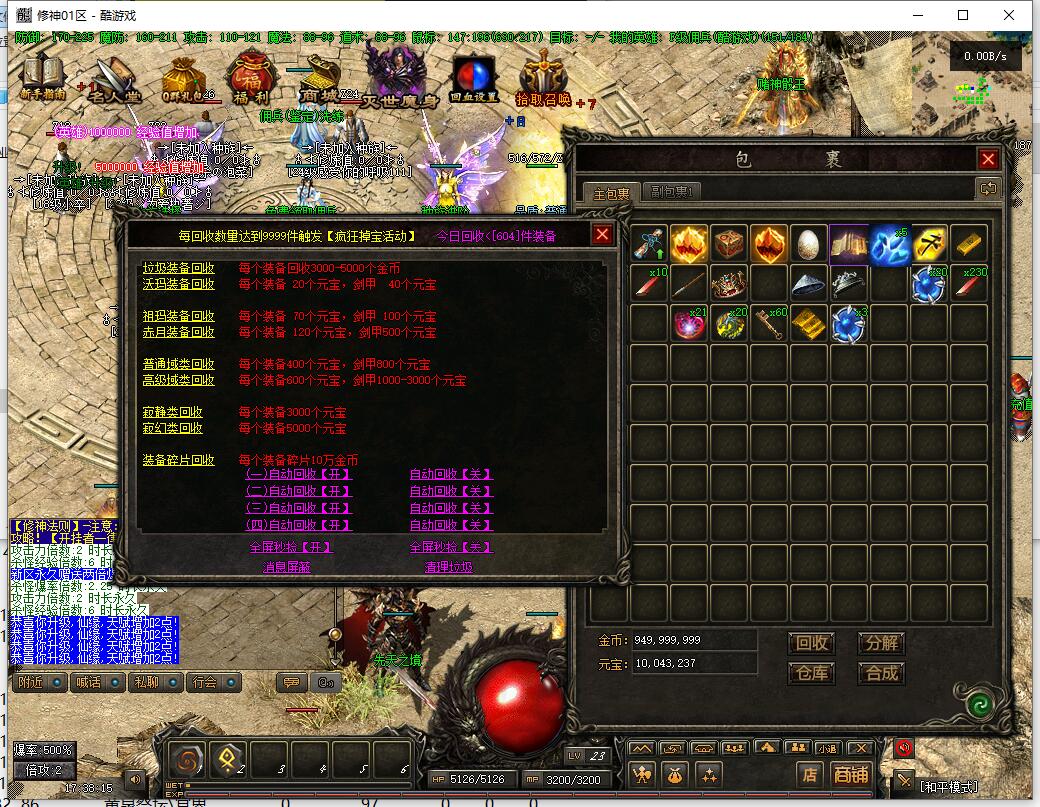Select 垃圾装备回收 option
Screen dimensions: 1040x807
(x=178, y=268)
